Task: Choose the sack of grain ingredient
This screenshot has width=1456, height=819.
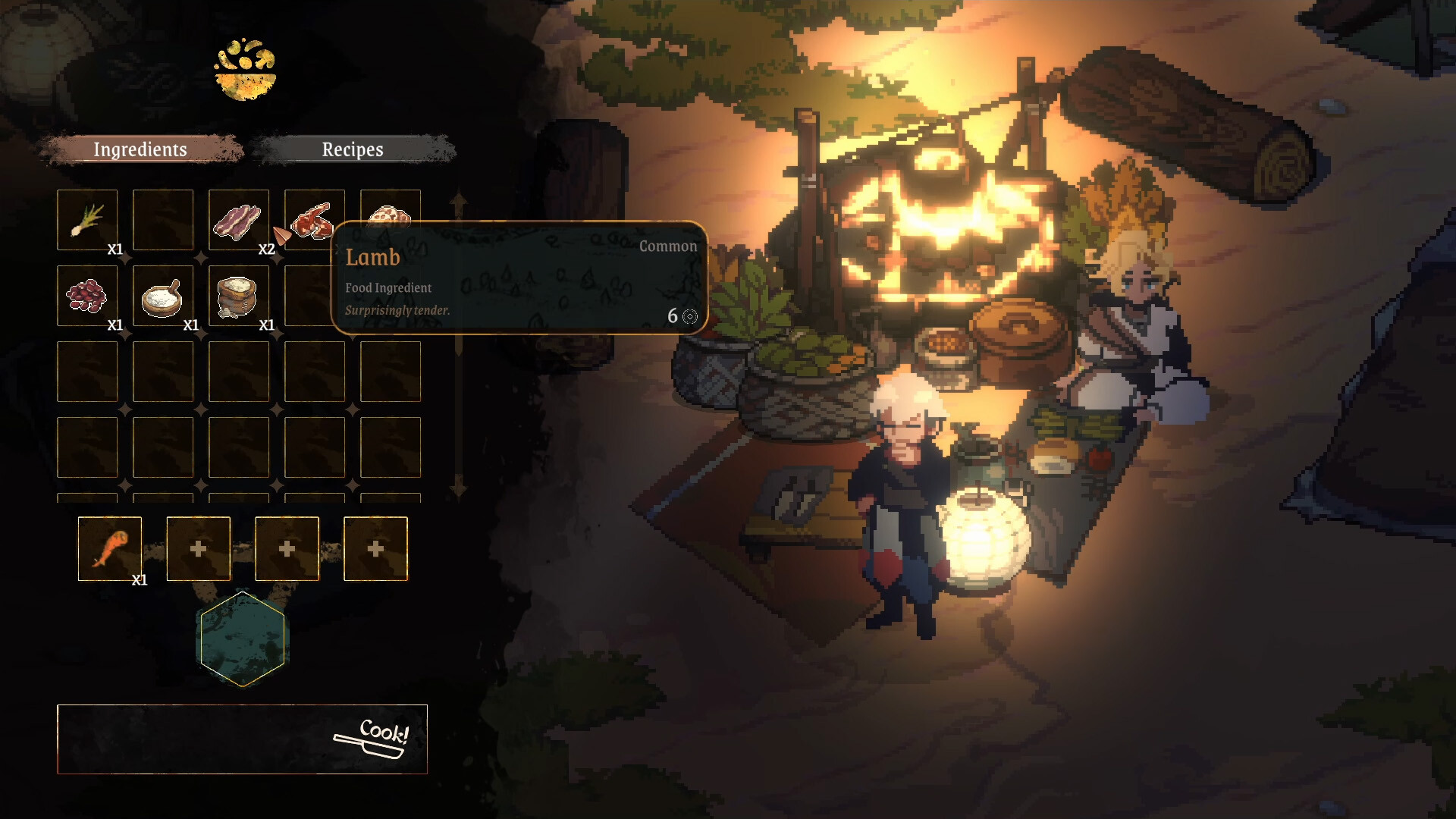Action: pyautogui.click(x=238, y=296)
